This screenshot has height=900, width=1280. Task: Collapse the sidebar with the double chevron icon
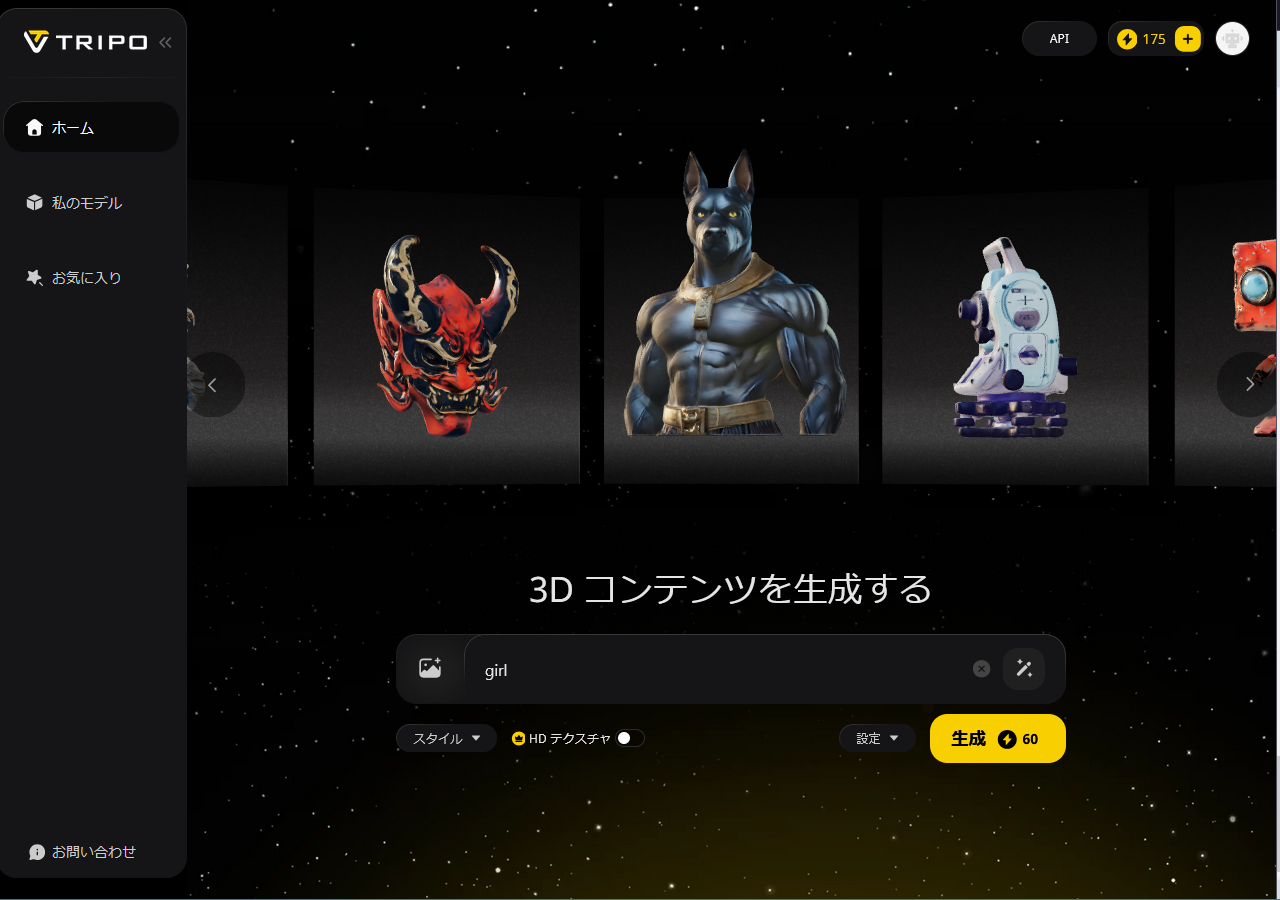tap(165, 42)
